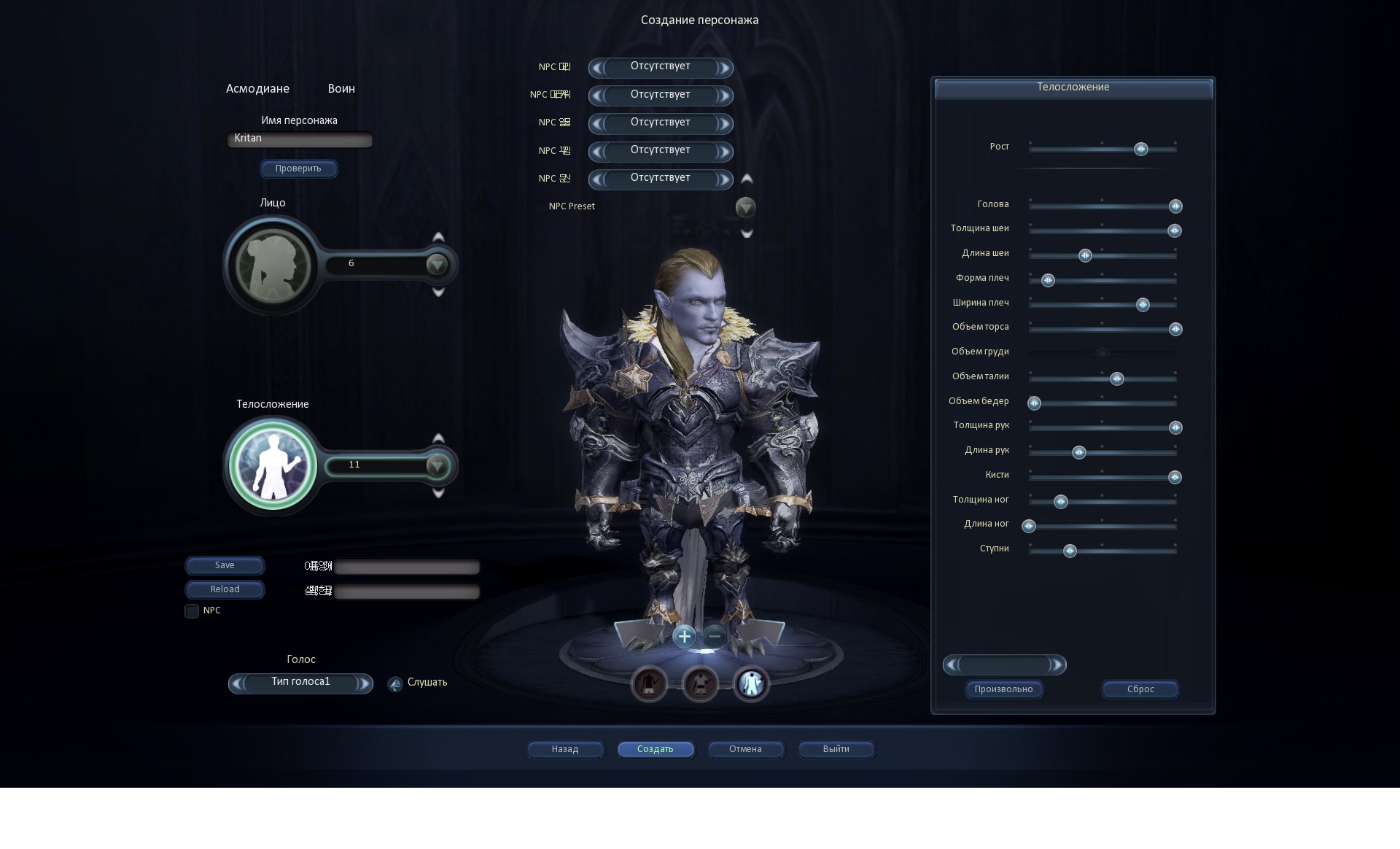Check name availability with Проверить
Screen dimensions: 1400x849
pyautogui.click(x=298, y=168)
